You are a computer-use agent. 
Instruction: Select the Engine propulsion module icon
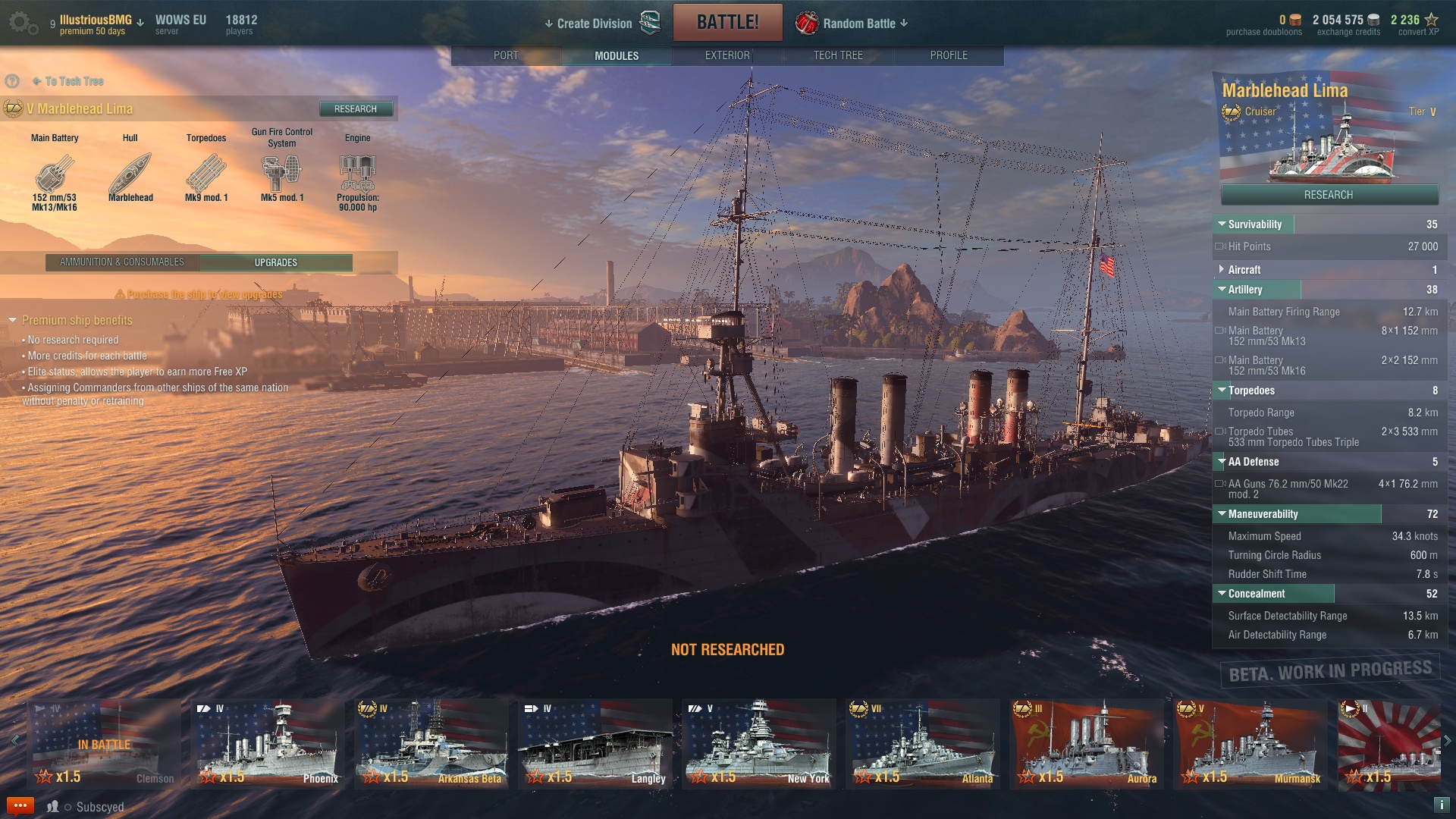pyautogui.click(x=358, y=174)
